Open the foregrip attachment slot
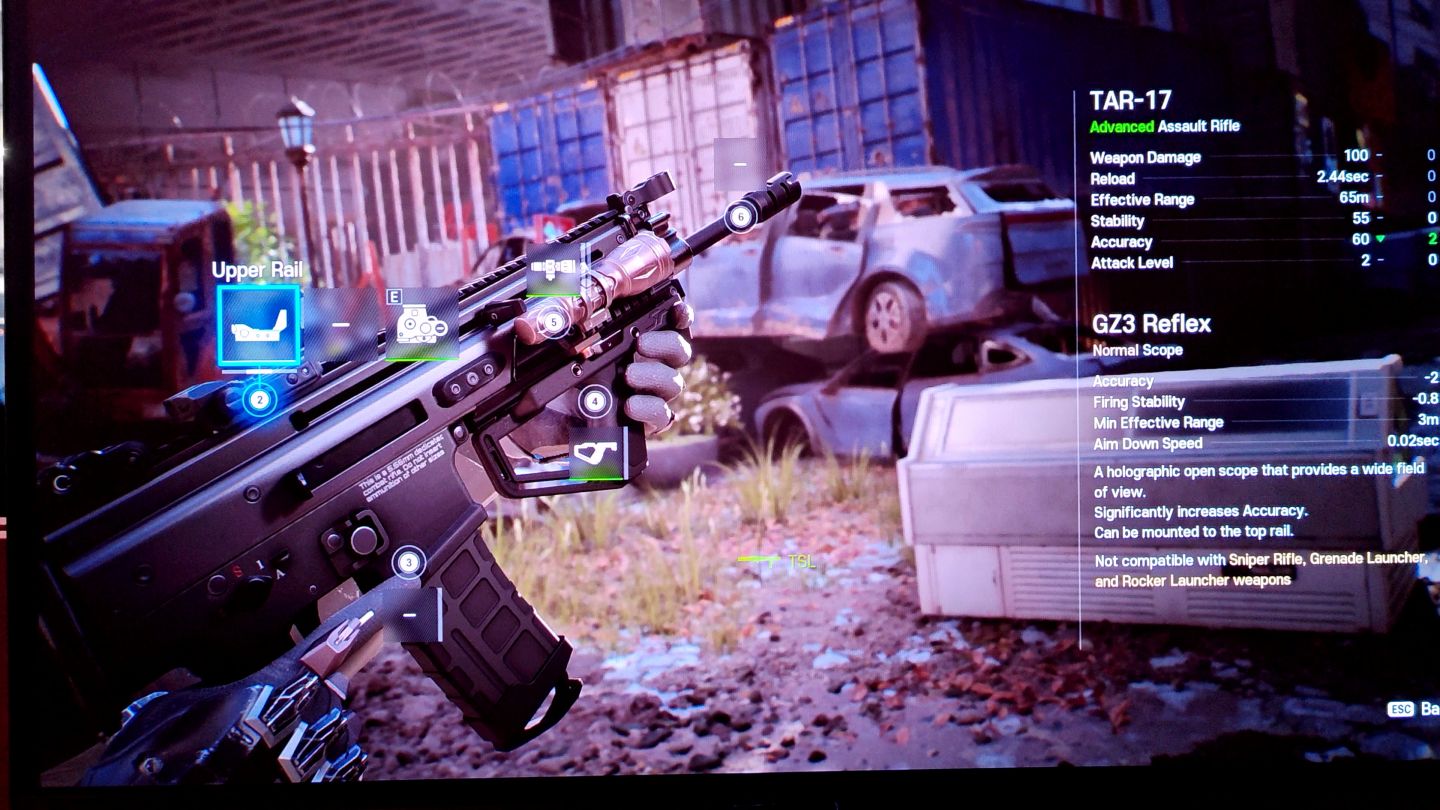This screenshot has width=1440, height=810. coord(597,453)
